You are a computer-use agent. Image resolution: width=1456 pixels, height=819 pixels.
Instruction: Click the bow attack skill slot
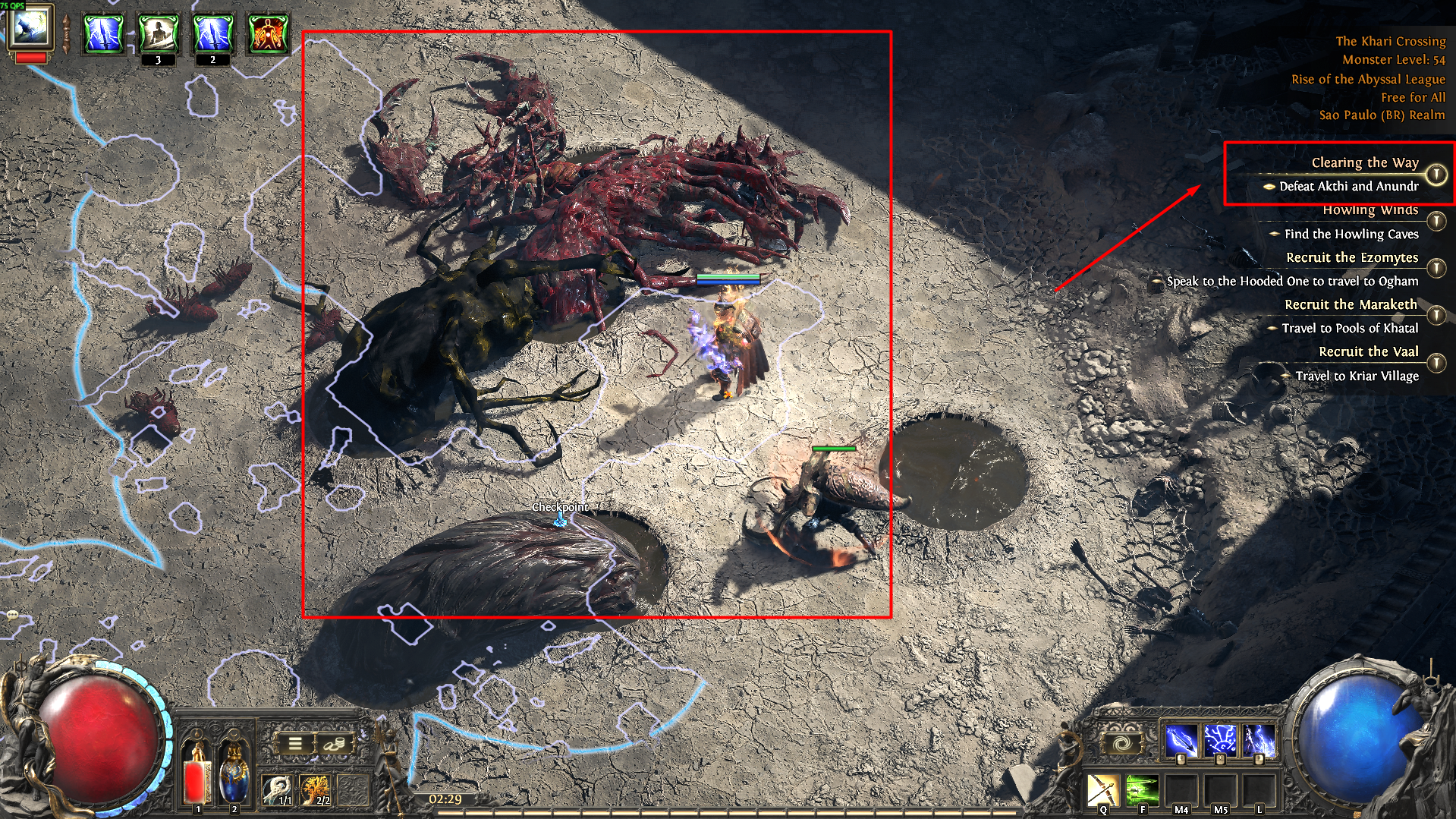click(x=1103, y=791)
